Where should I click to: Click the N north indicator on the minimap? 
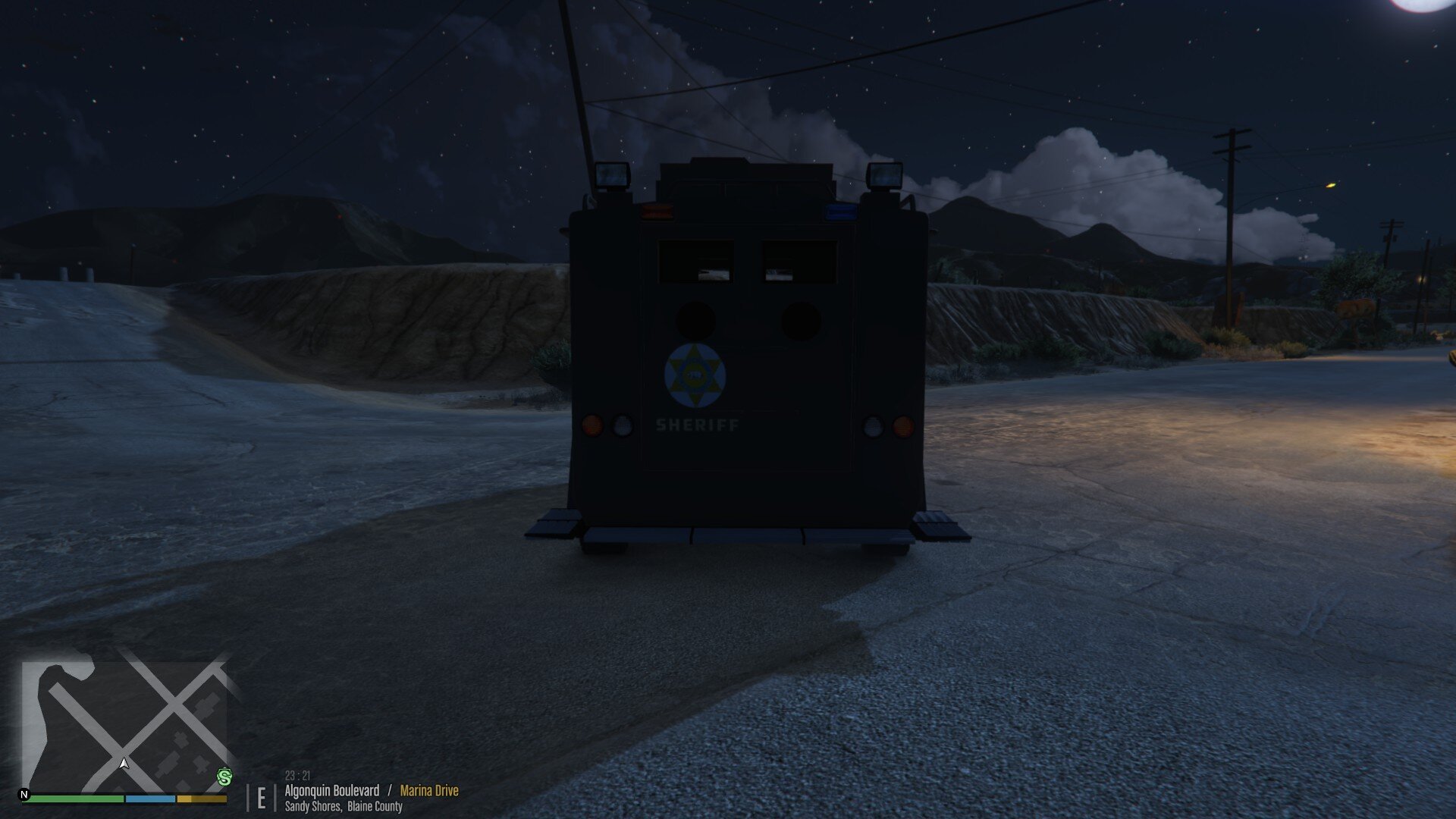pyautogui.click(x=24, y=795)
